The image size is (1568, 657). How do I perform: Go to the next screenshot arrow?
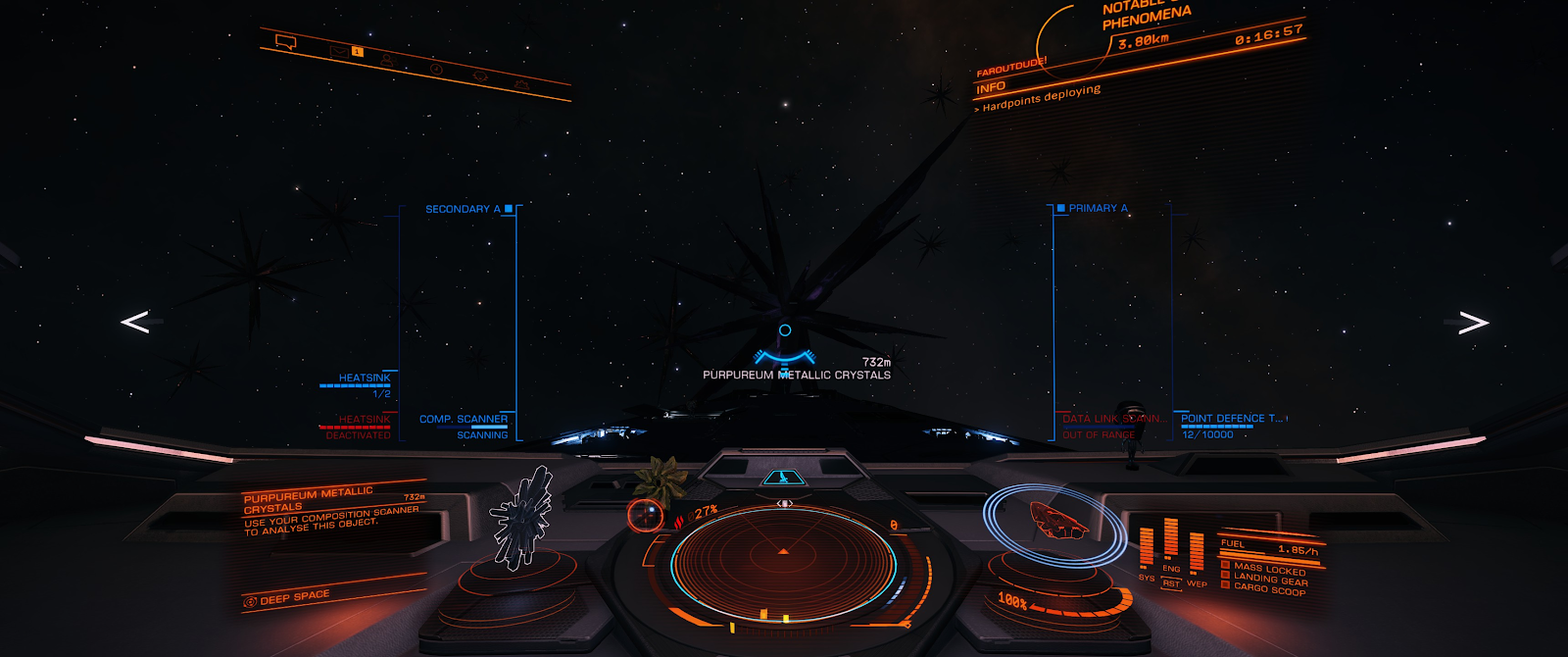click(x=1473, y=323)
